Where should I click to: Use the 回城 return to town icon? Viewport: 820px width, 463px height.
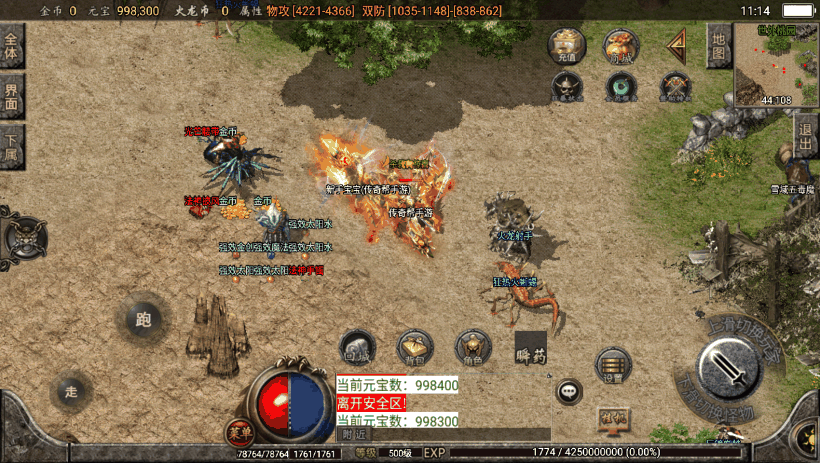[357, 346]
